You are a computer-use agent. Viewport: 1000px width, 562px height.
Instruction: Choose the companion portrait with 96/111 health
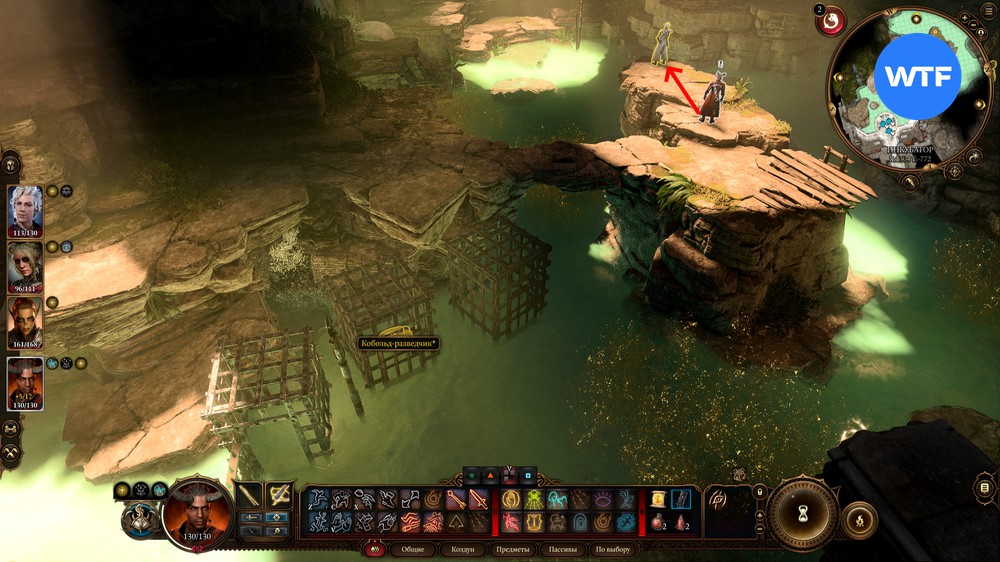point(25,264)
